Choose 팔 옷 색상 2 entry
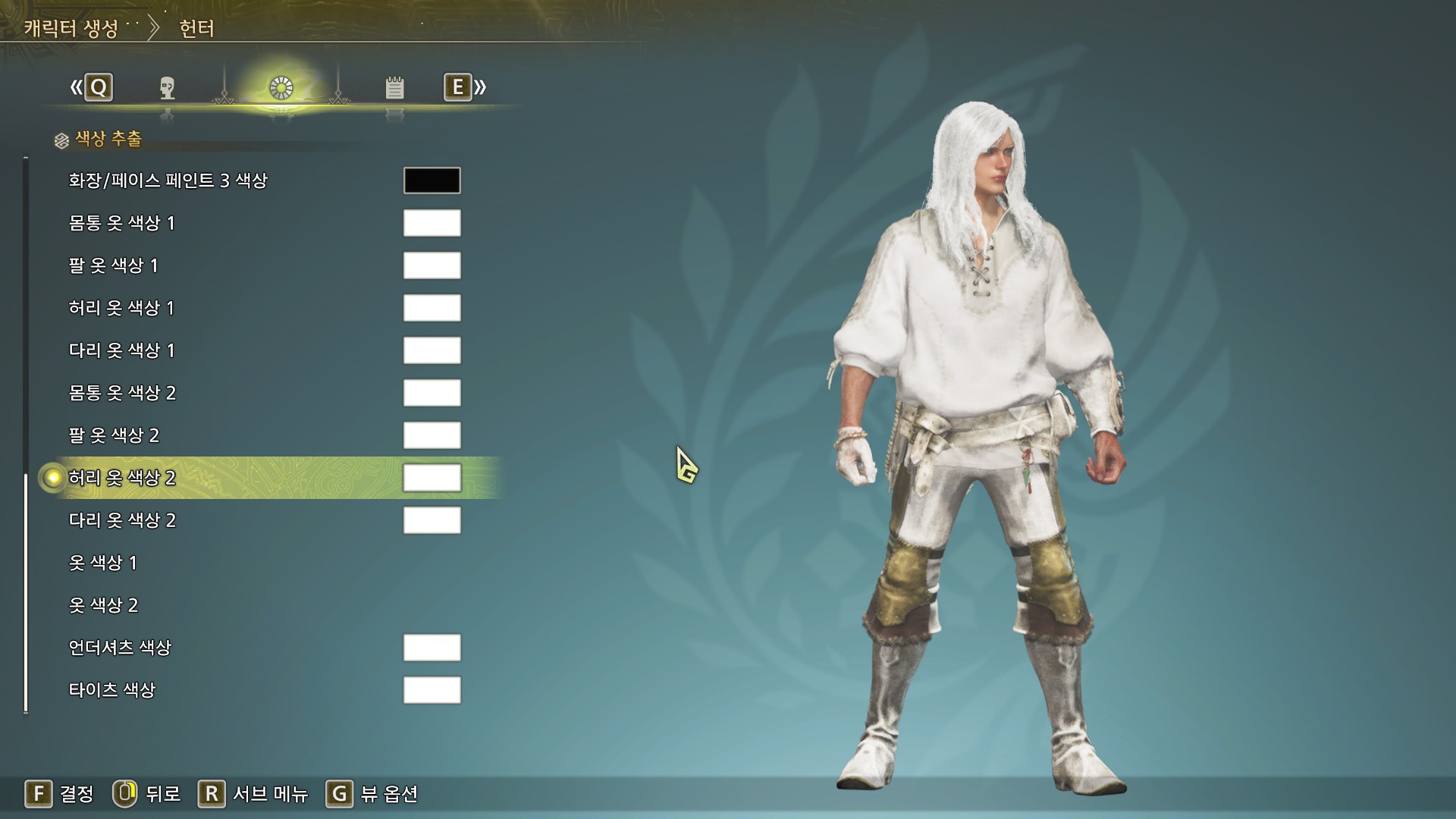1456x819 pixels. (114, 435)
